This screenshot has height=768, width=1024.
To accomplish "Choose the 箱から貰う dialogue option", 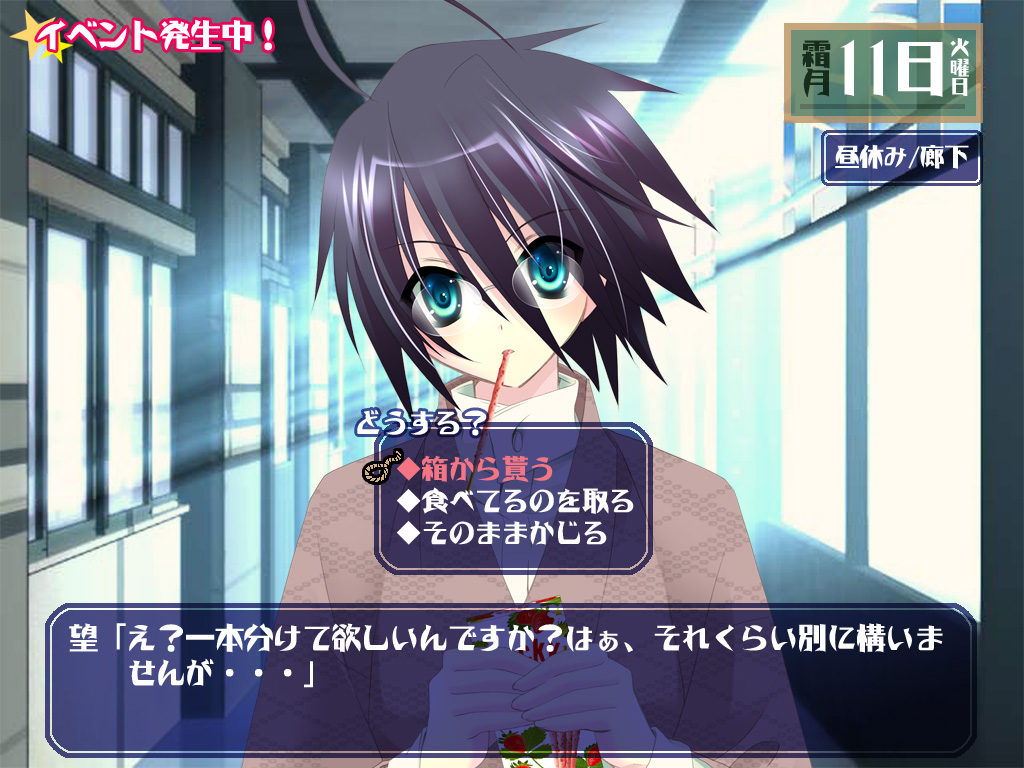I will pyautogui.click(x=474, y=467).
